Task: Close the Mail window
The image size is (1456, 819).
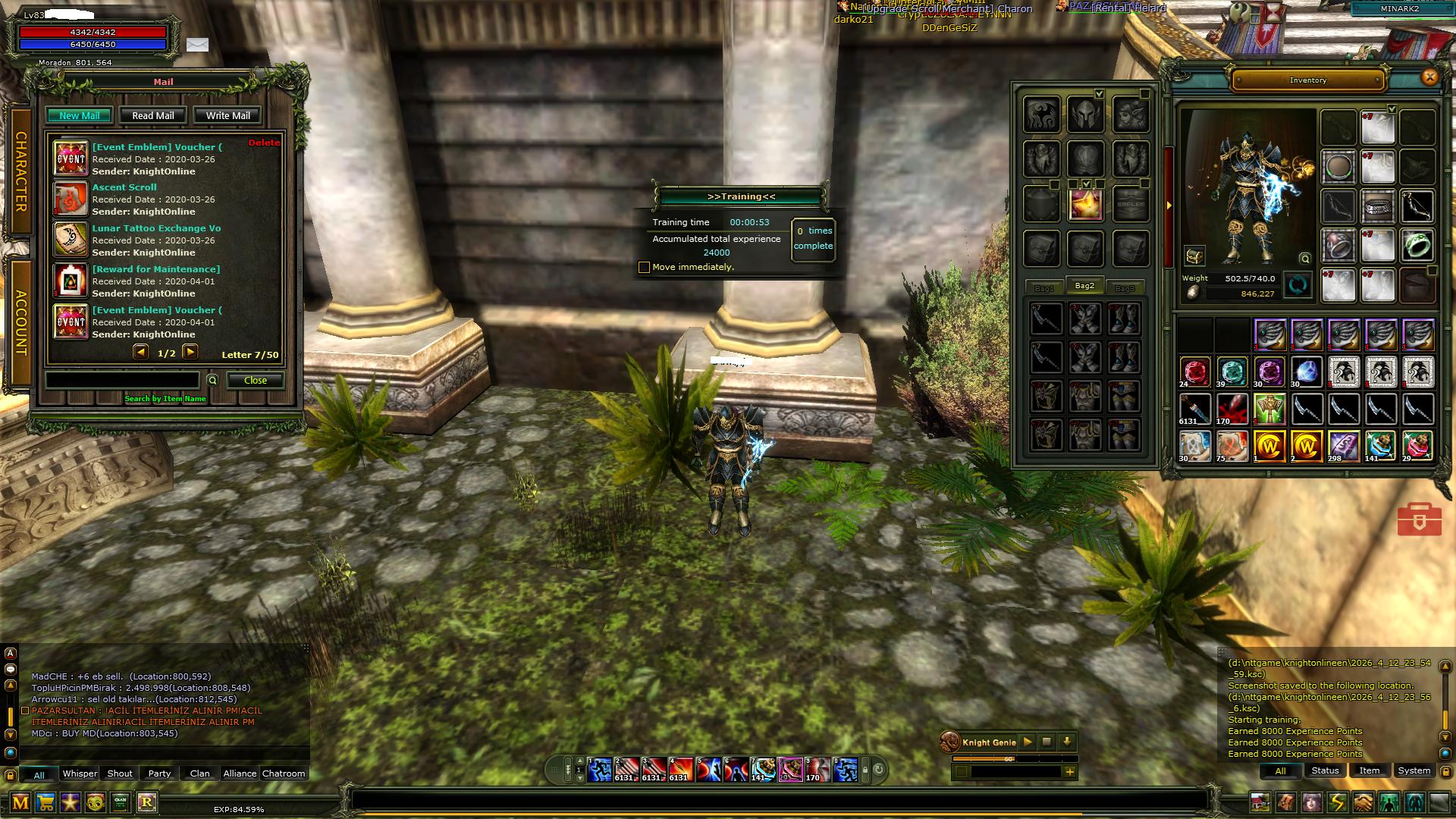Action: point(255,381)
